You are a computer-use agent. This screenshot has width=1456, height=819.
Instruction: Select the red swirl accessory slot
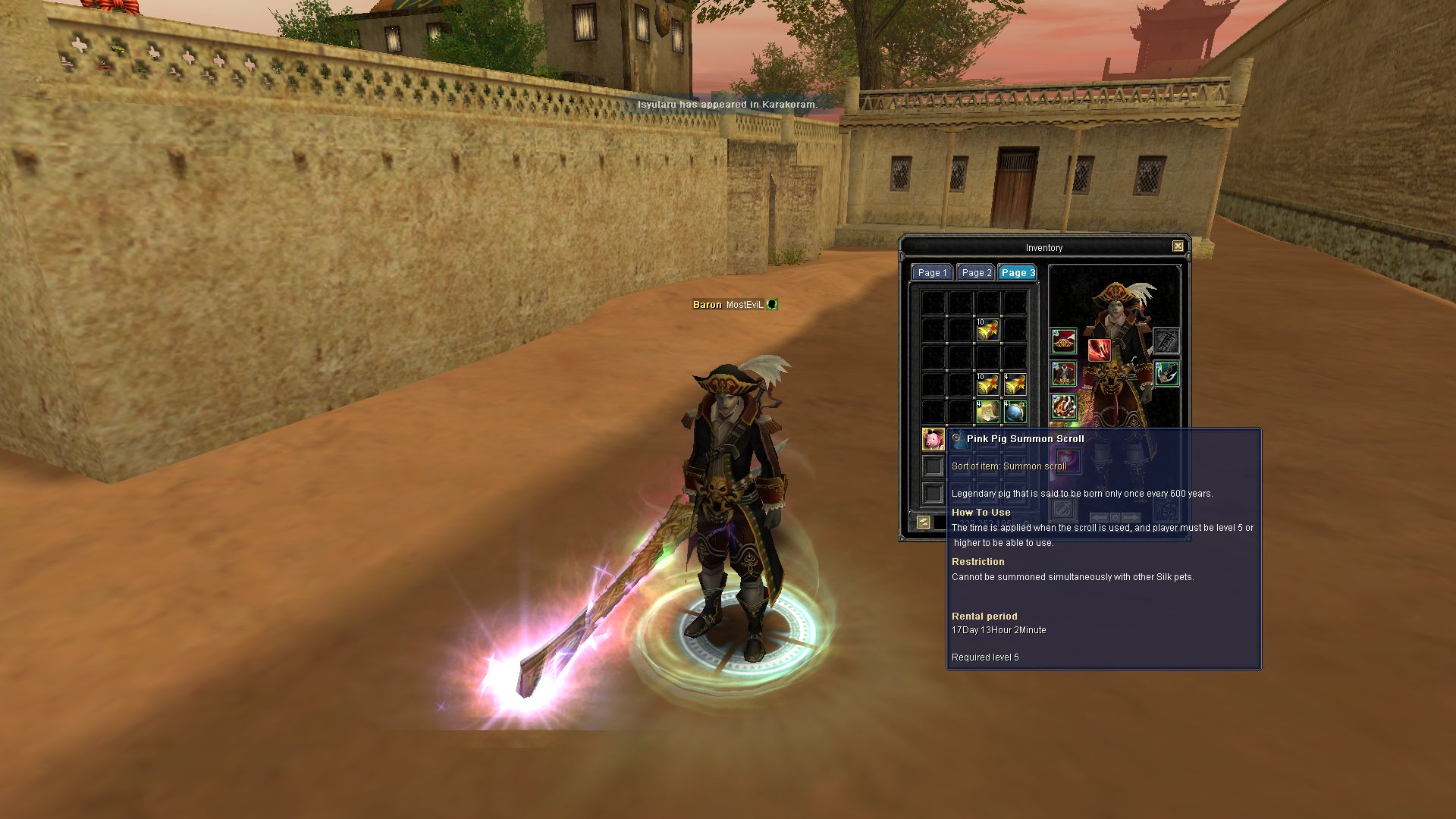1064,408
